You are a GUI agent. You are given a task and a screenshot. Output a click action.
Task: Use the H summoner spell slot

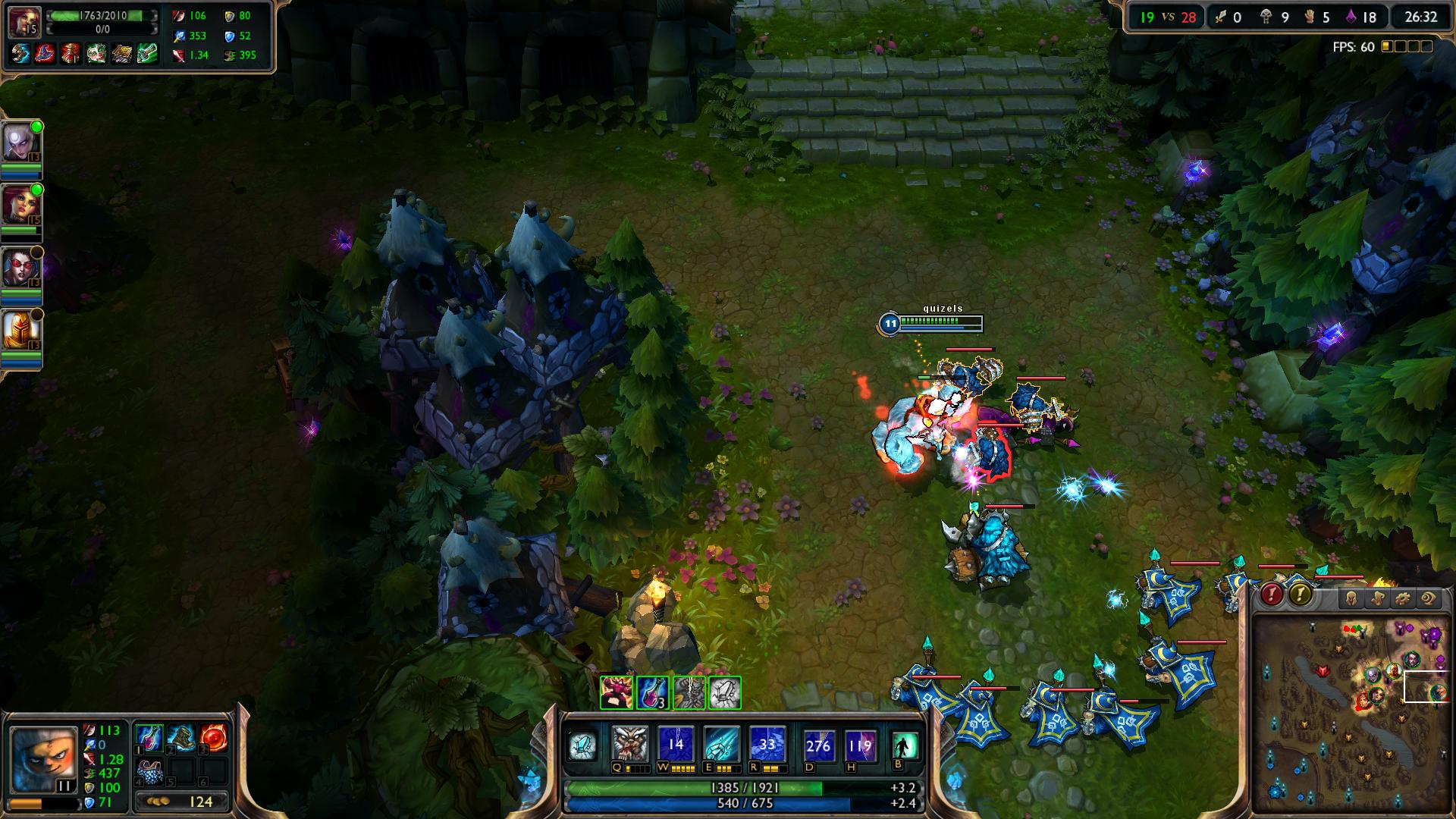pos(860,745)
